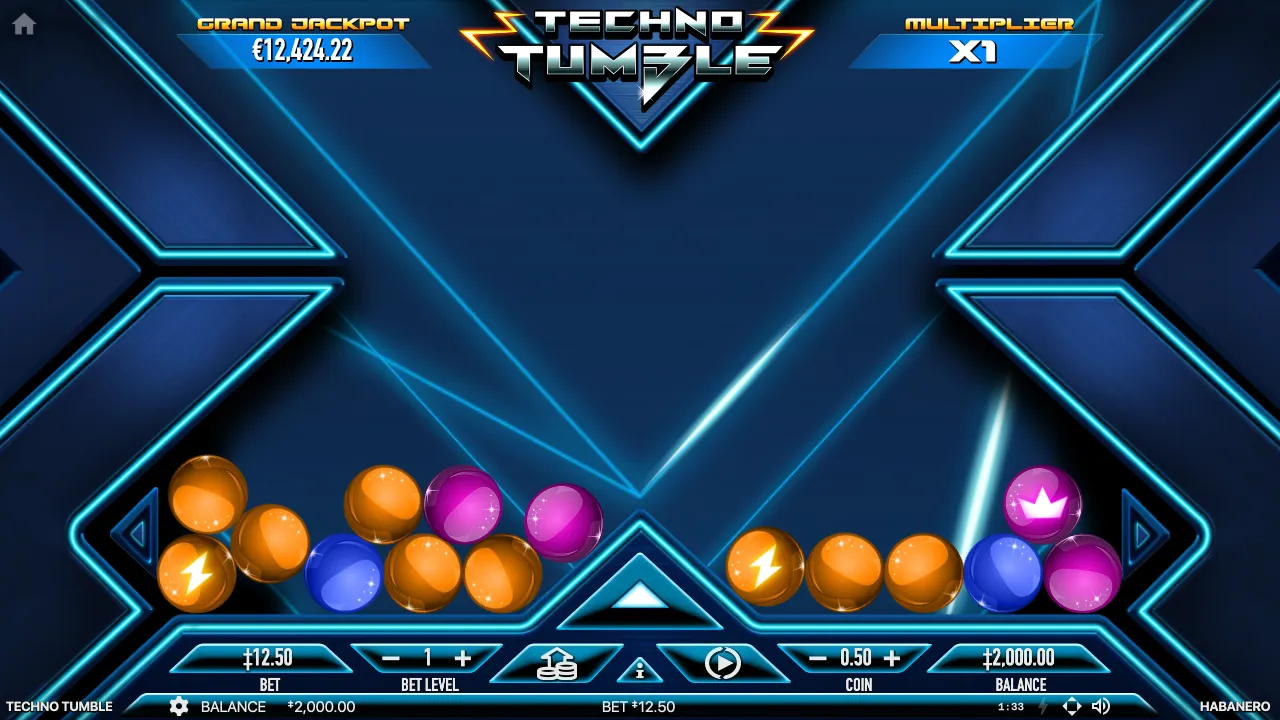1280x720 pixels.
Task: Click the right arrow paddle beside the orbs
Action: click(x=1143, y=535)
